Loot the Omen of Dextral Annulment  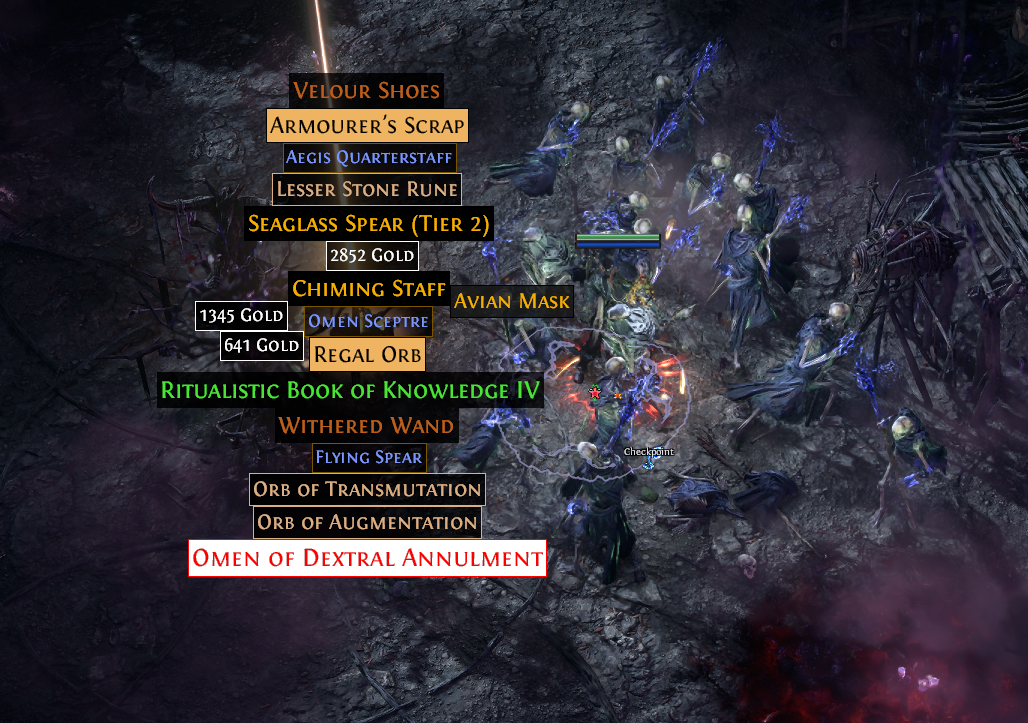[367, 558]
